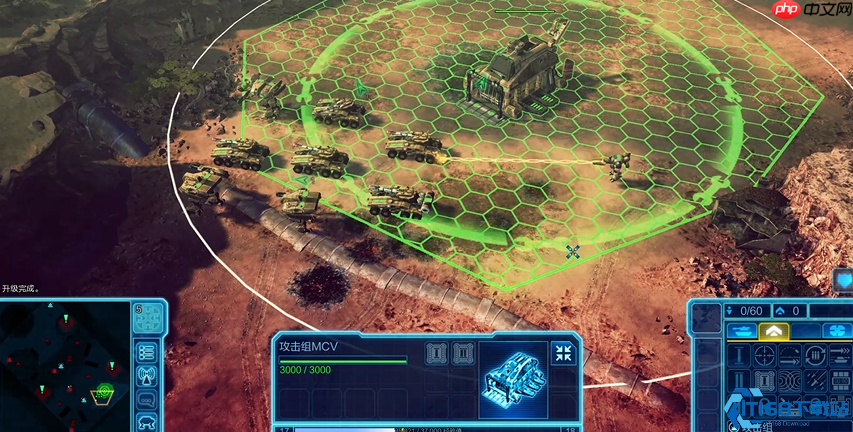This screenshot has width=853, height=432.
Task: Select control group 5 button
Action: 148,318
